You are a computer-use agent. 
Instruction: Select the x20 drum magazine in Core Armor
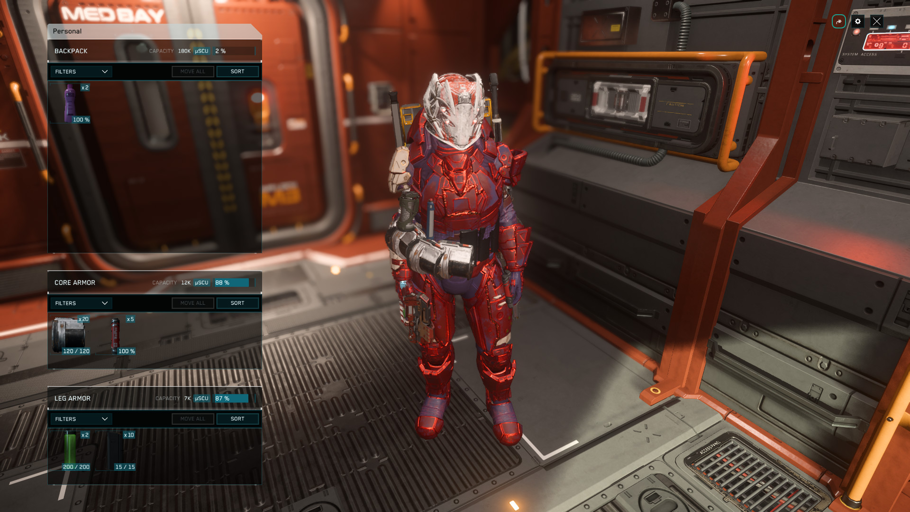pos(70,335)
